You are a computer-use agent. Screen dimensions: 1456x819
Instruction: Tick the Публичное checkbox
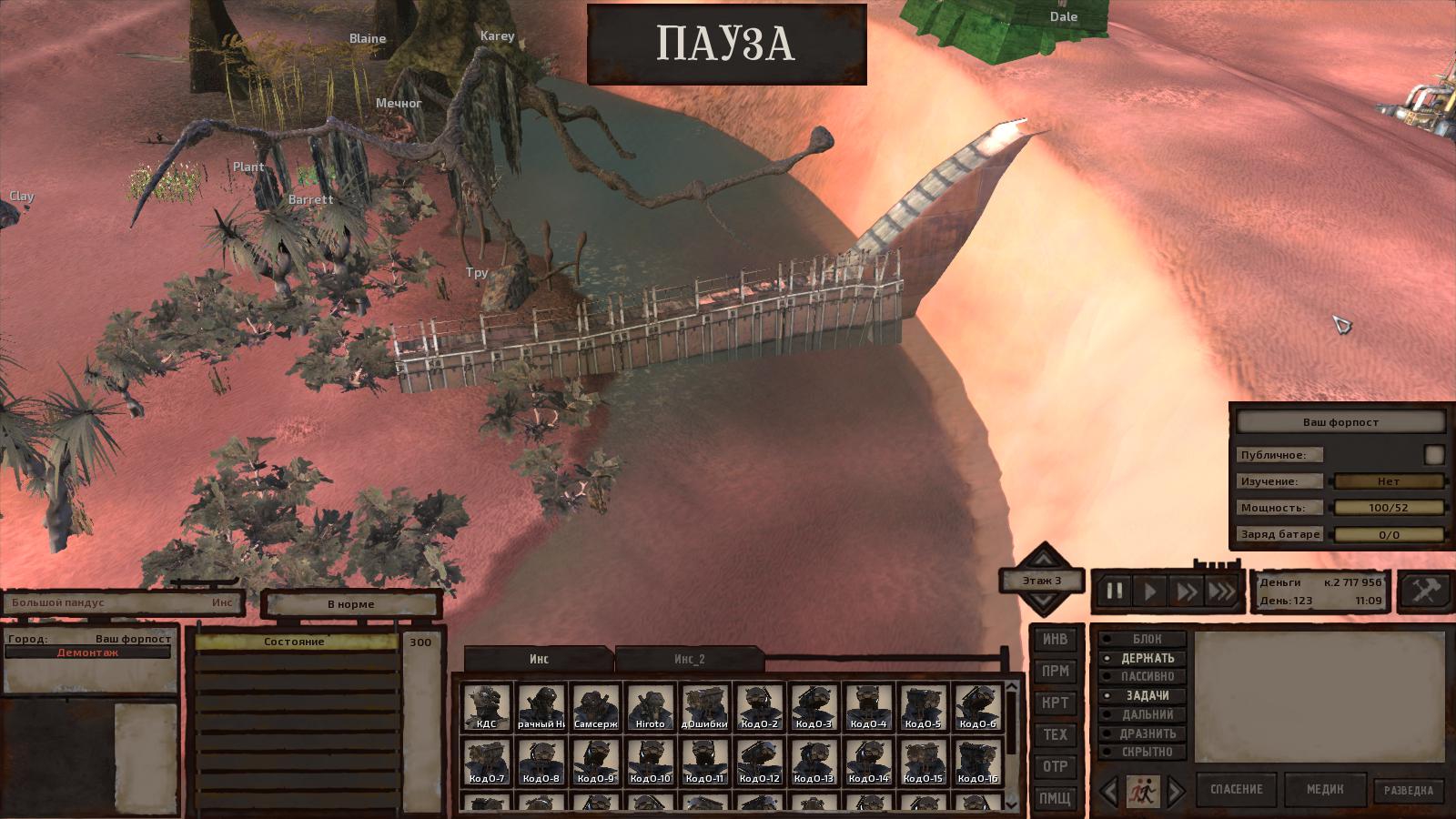tap(1434, 454)
